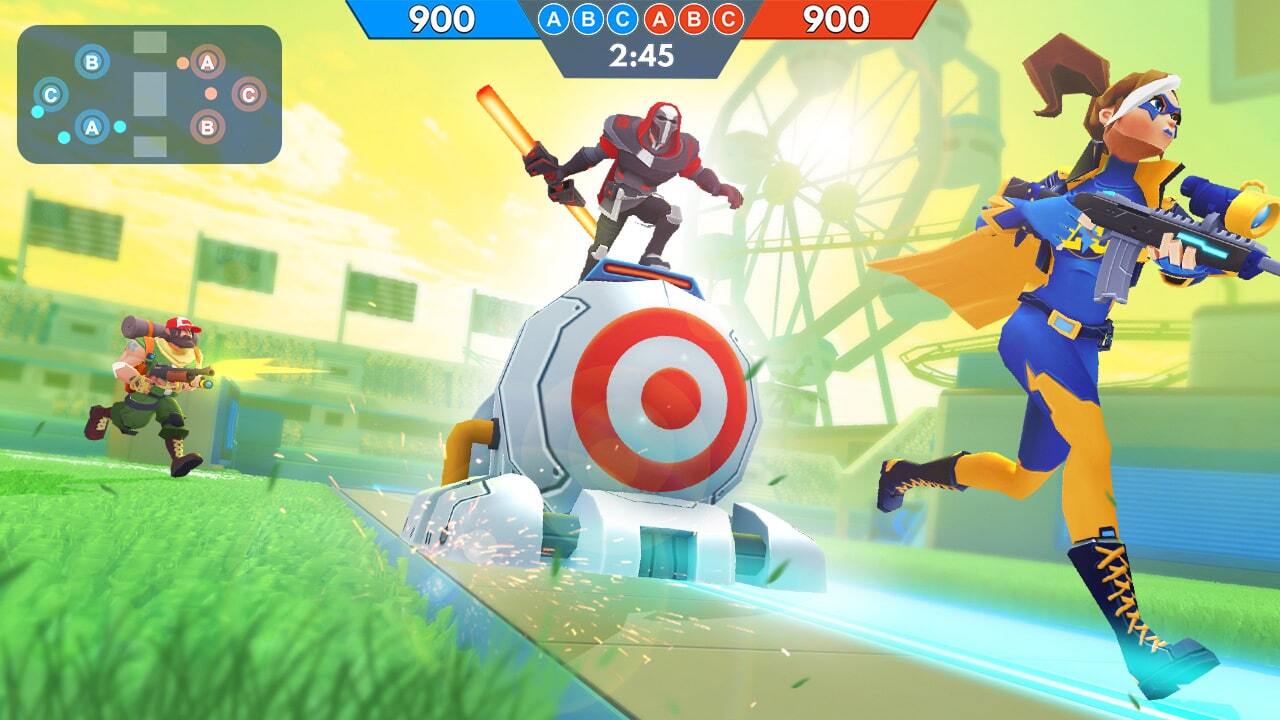
Task: Click red target A in the score bar
Action: coord(659,20)
